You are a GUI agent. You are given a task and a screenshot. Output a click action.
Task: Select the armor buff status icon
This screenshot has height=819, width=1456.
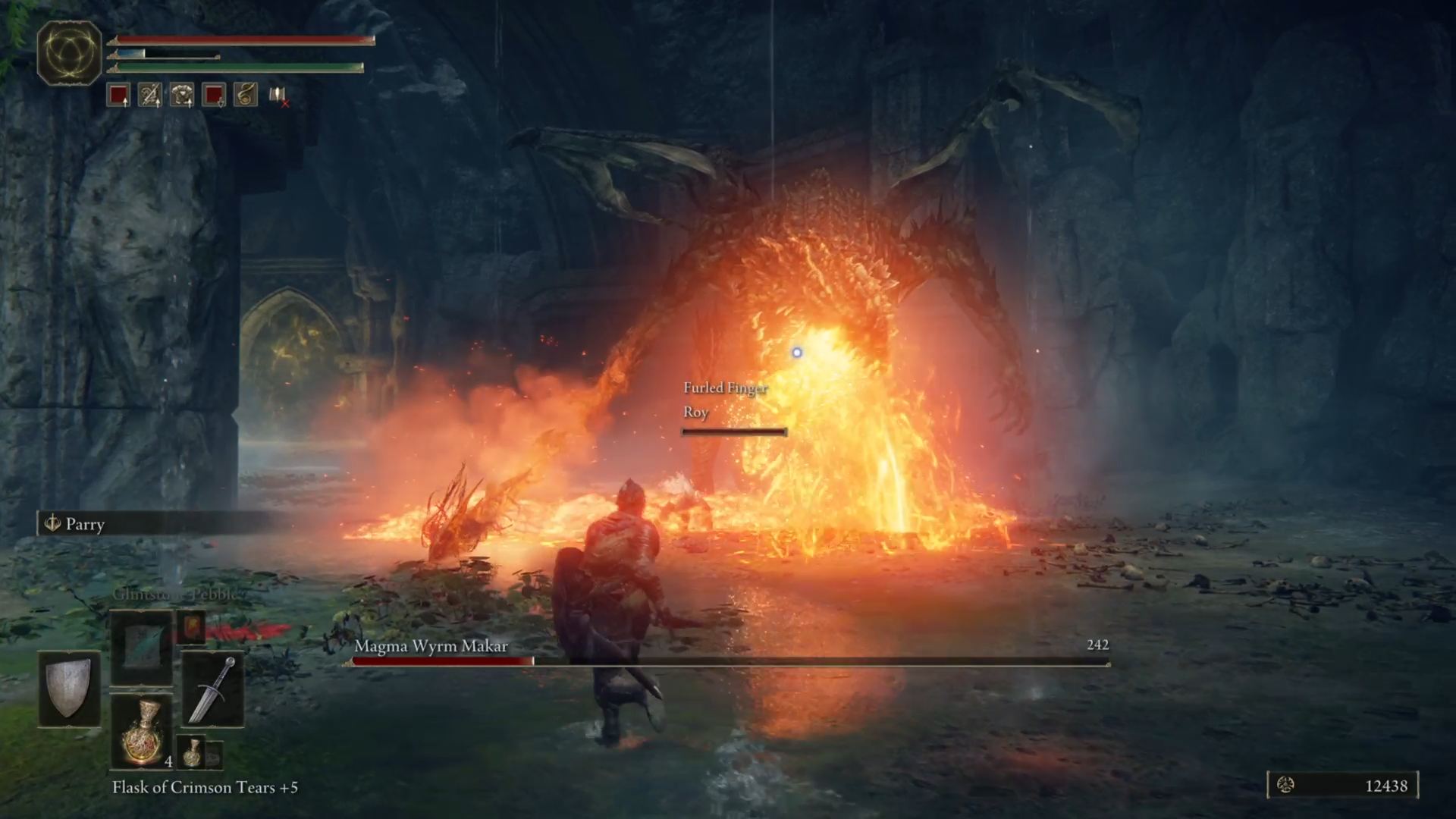[x=180, y=94]
